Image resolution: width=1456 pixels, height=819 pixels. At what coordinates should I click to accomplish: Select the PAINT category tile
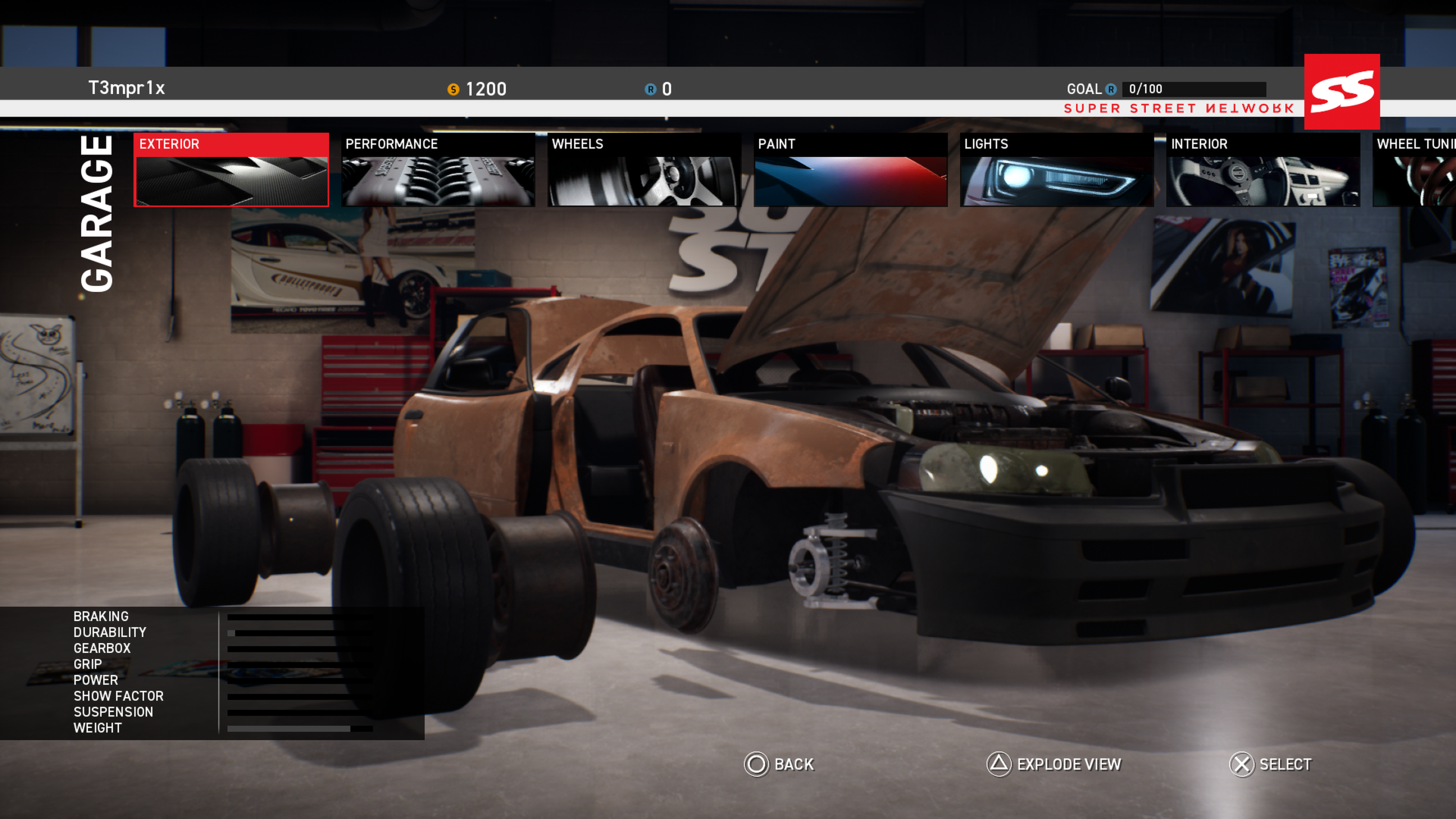click(850, 168)
